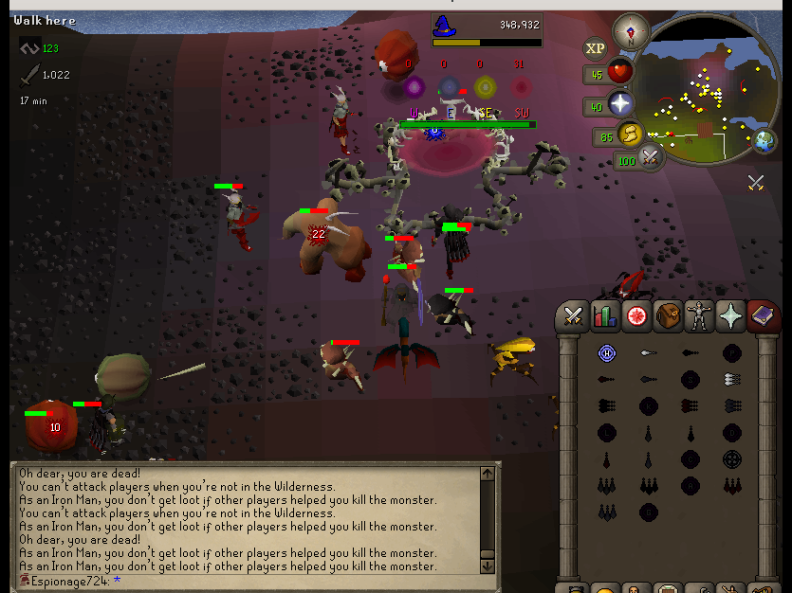Open the world map globe
Viewport: 792px width, 593px height.
(765, 140)
